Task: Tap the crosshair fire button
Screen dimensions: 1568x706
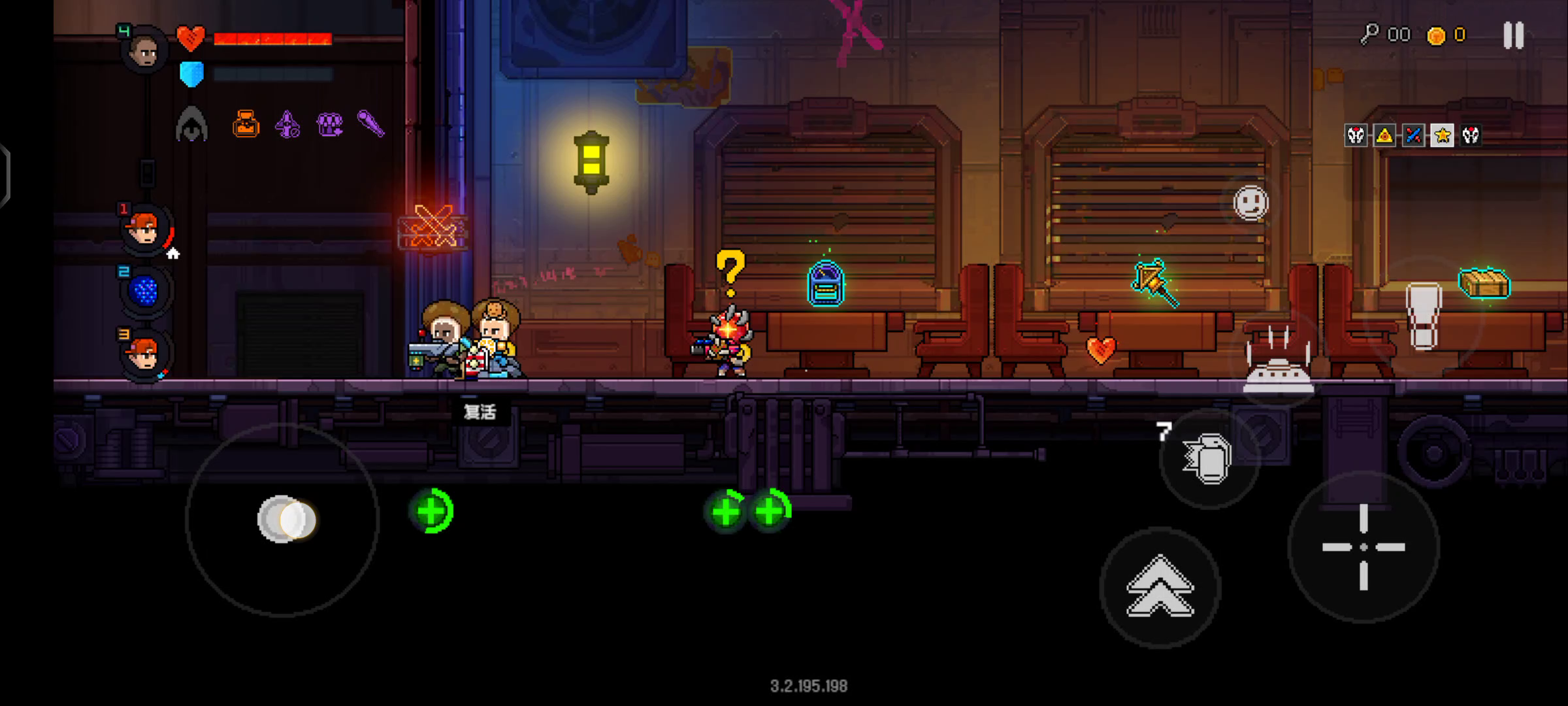Action: pos(1364,547)
